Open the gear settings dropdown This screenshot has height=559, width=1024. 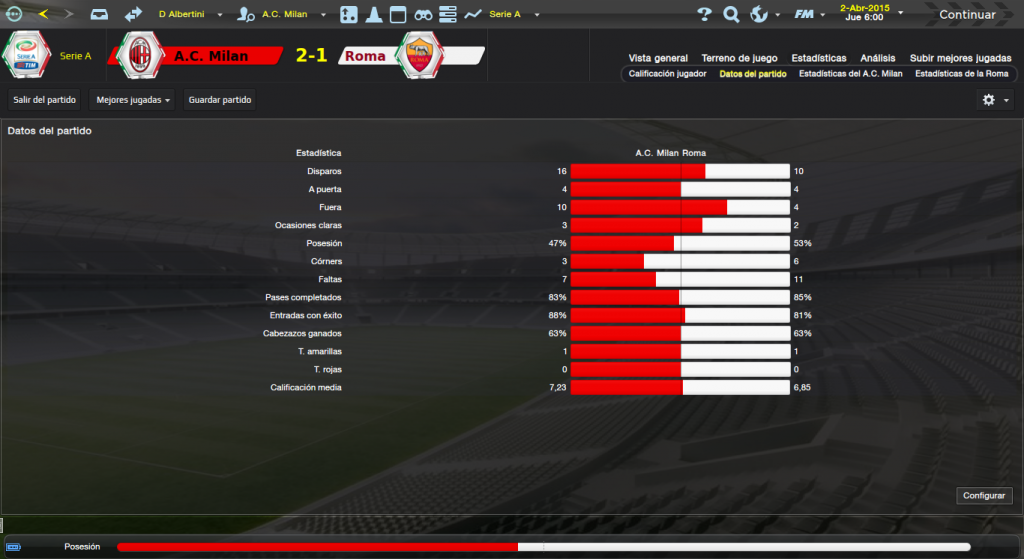coord(995,100)
